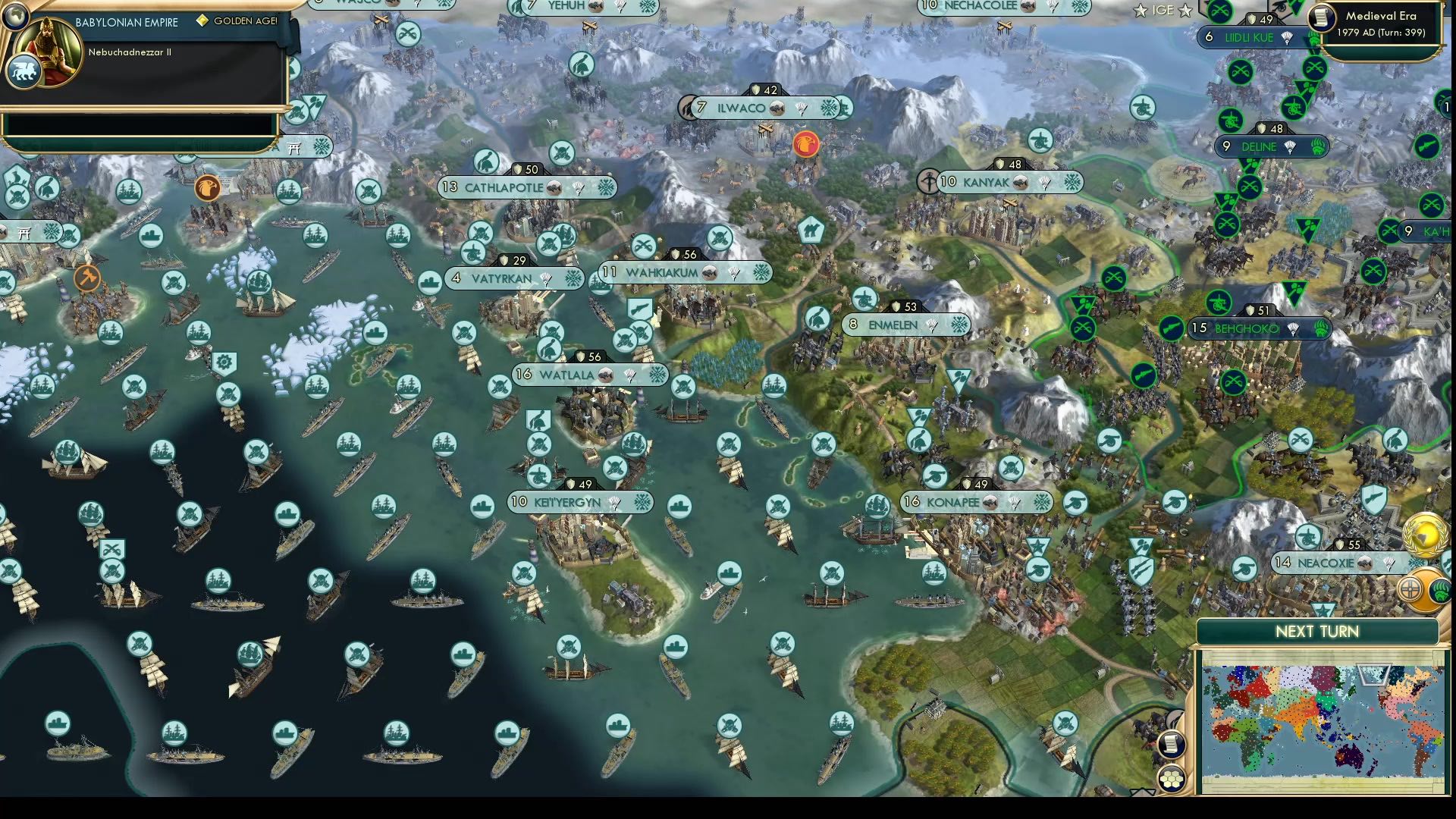Click the green paw notification icon

tap(1440, 591)
